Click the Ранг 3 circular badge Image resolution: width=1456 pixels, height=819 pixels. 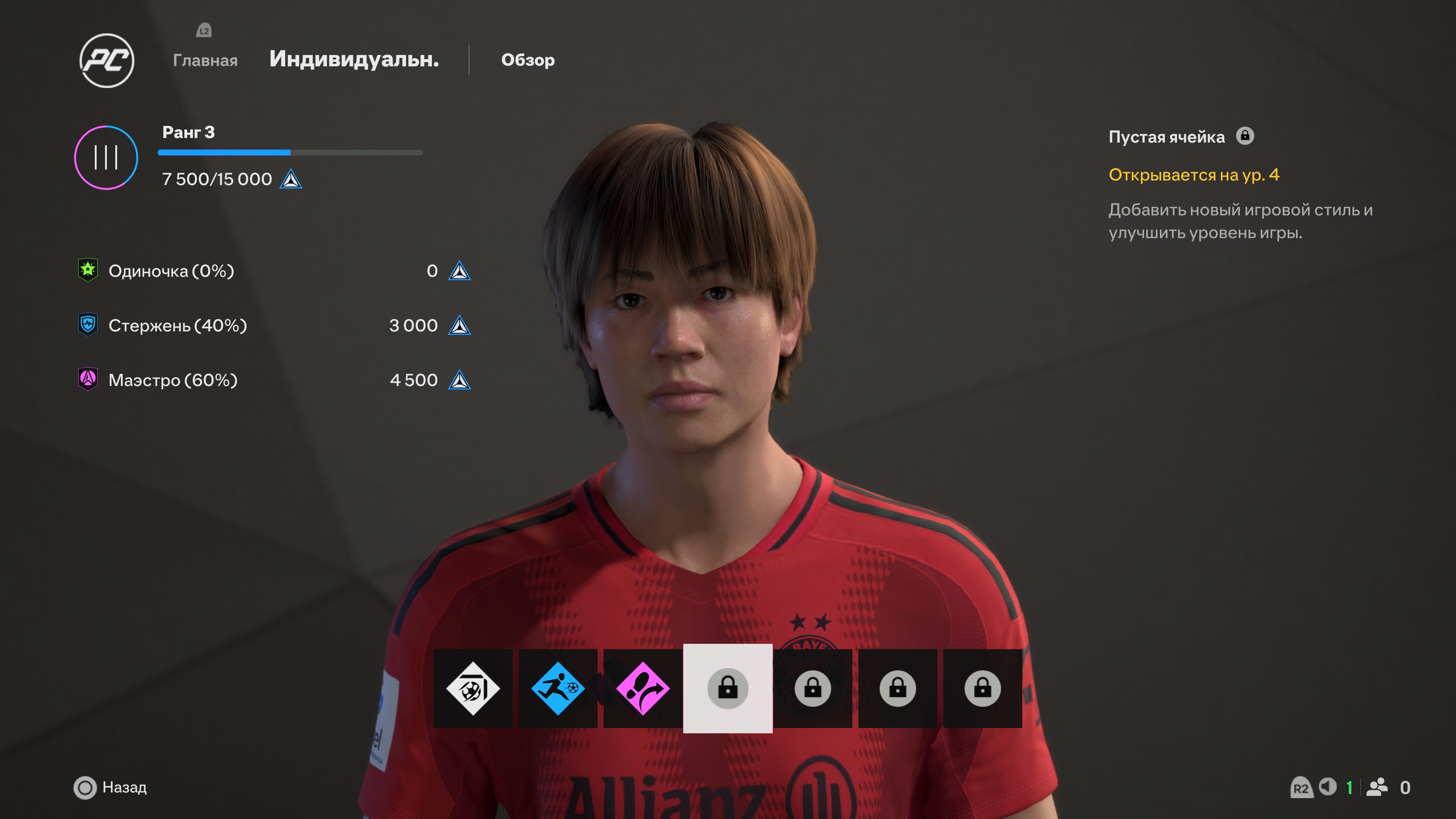[106, 158]
